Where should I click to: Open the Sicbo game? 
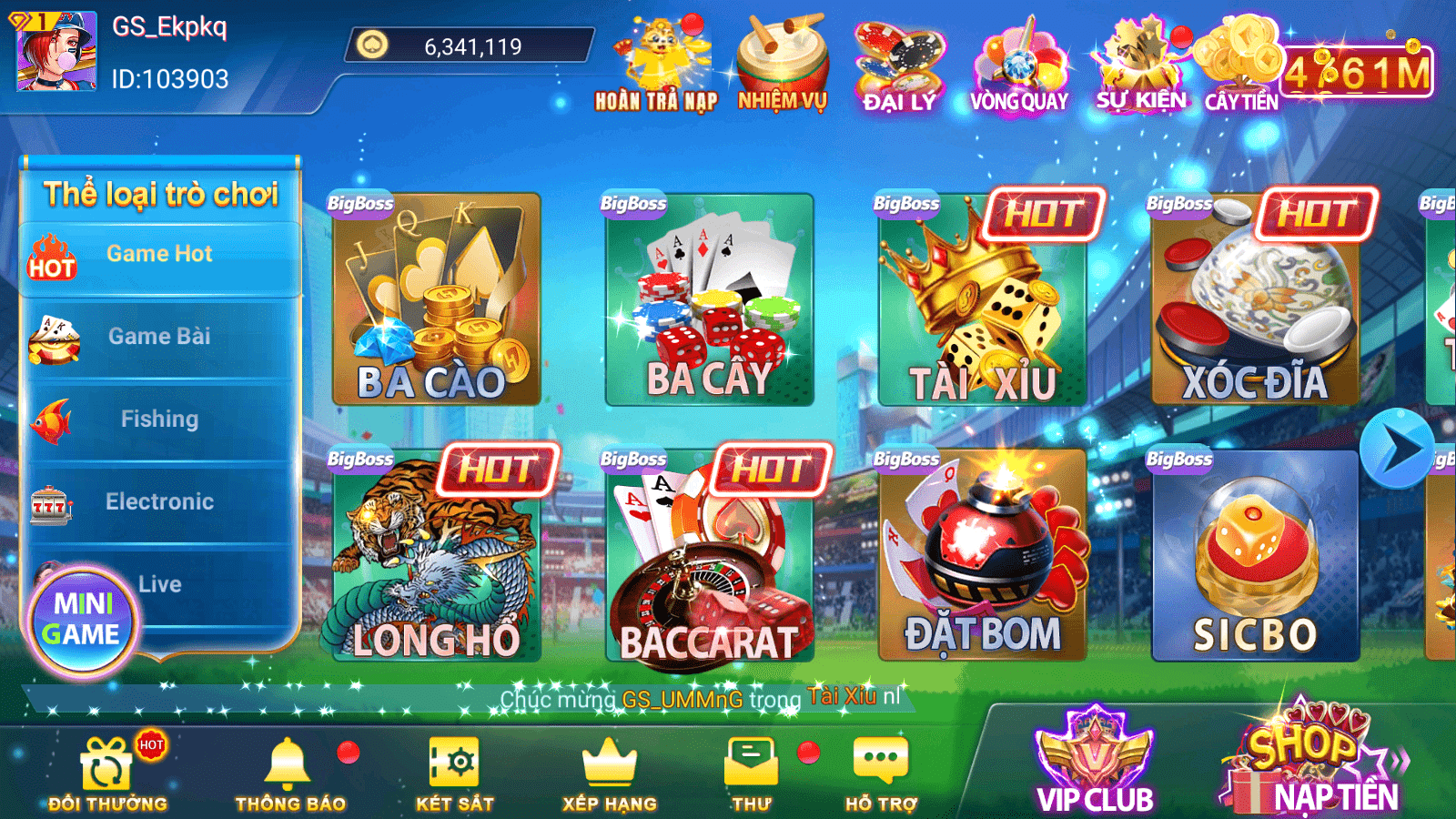pyautogui.click(x=1255, y=555)
